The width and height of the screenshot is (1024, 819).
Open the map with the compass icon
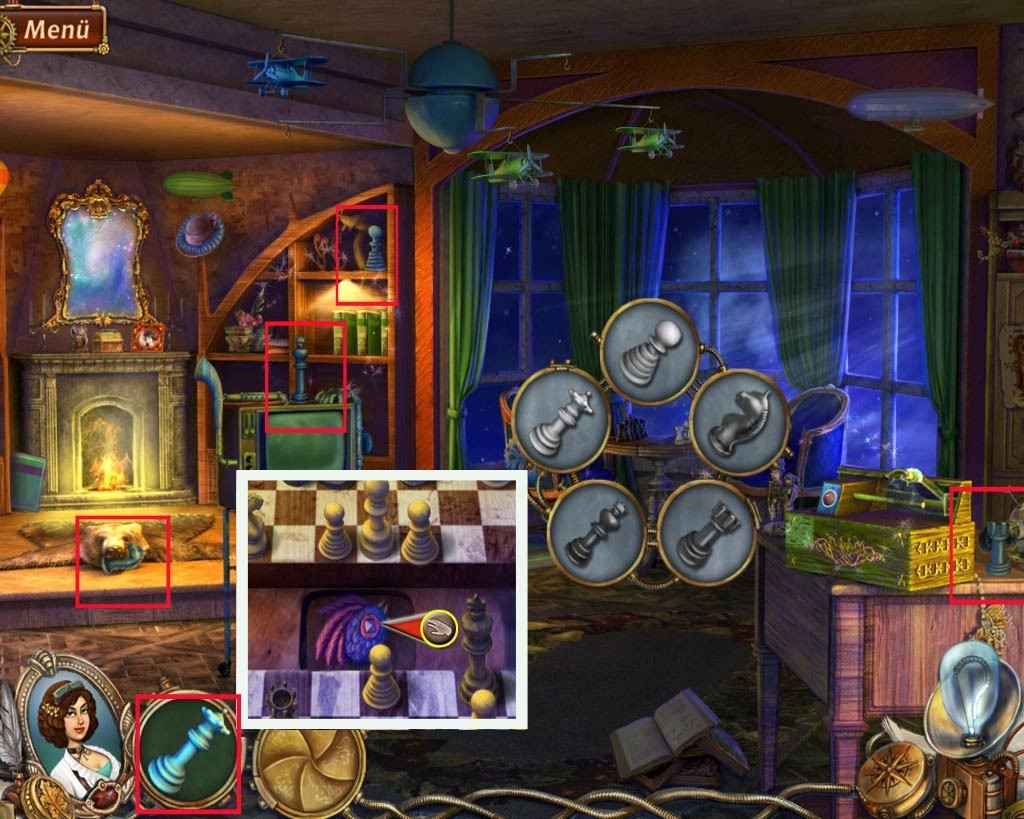tap(893, 778)
